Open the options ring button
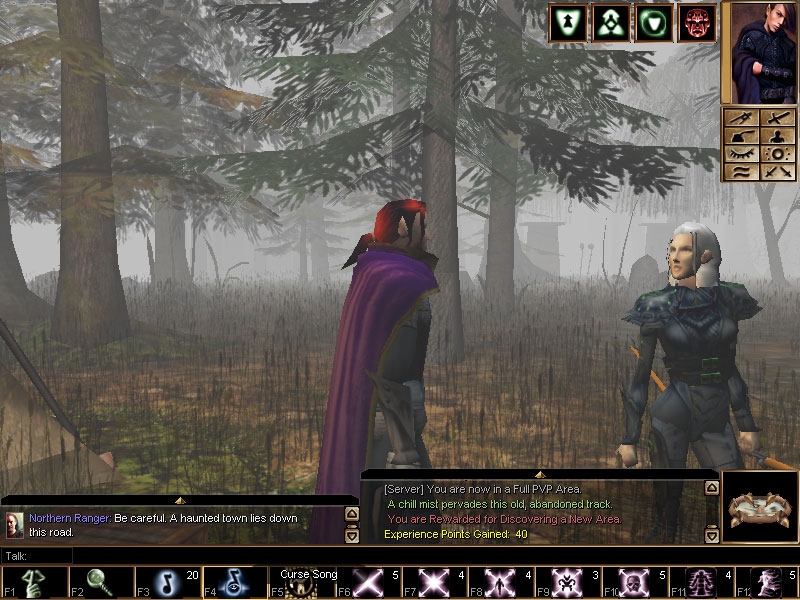Image resolution: width=800 pixels, height=600 pixels. pos(777,154)
